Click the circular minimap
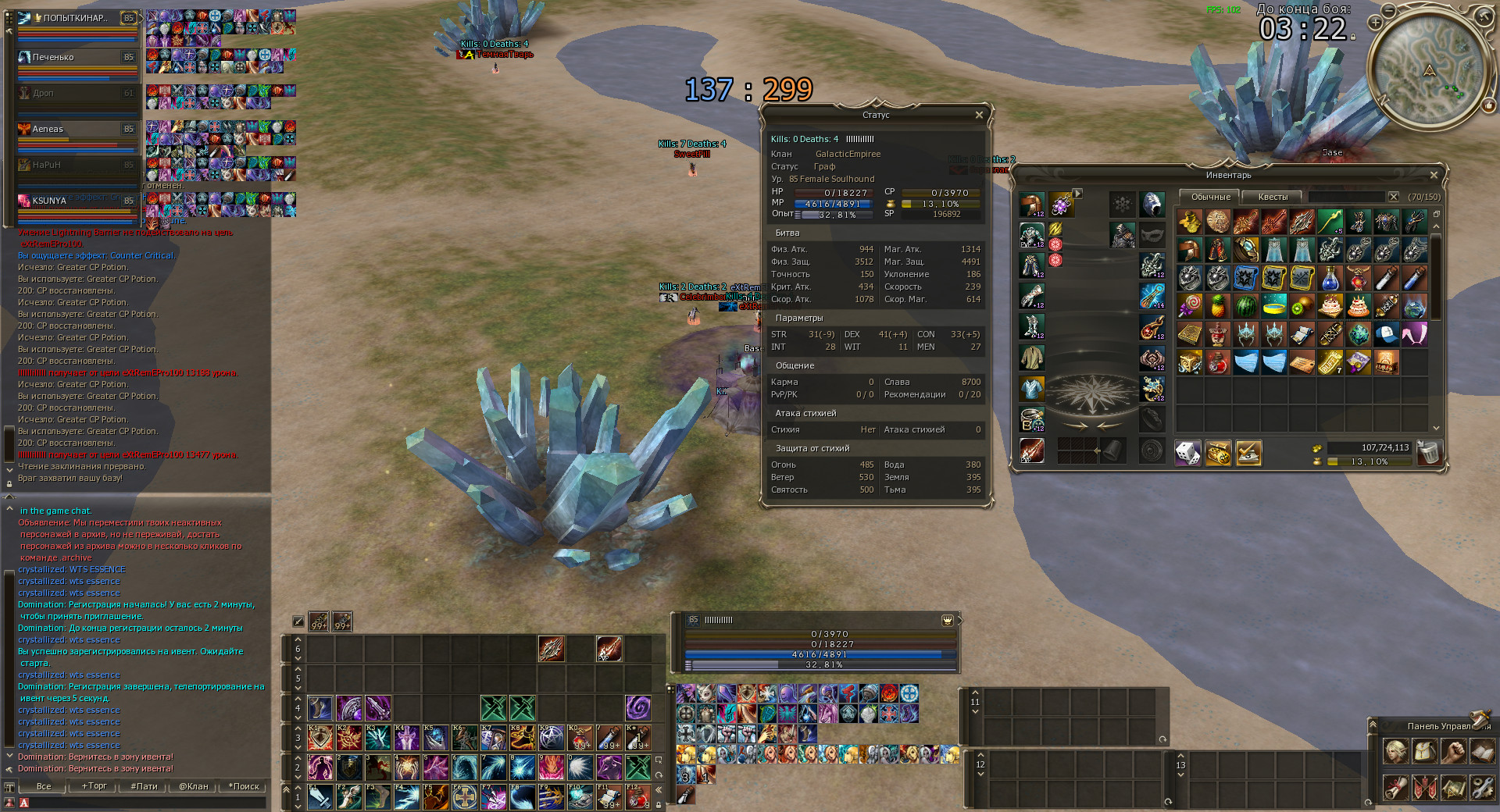This screenshot has width=1500, height=812. (x=1429, y=72)
